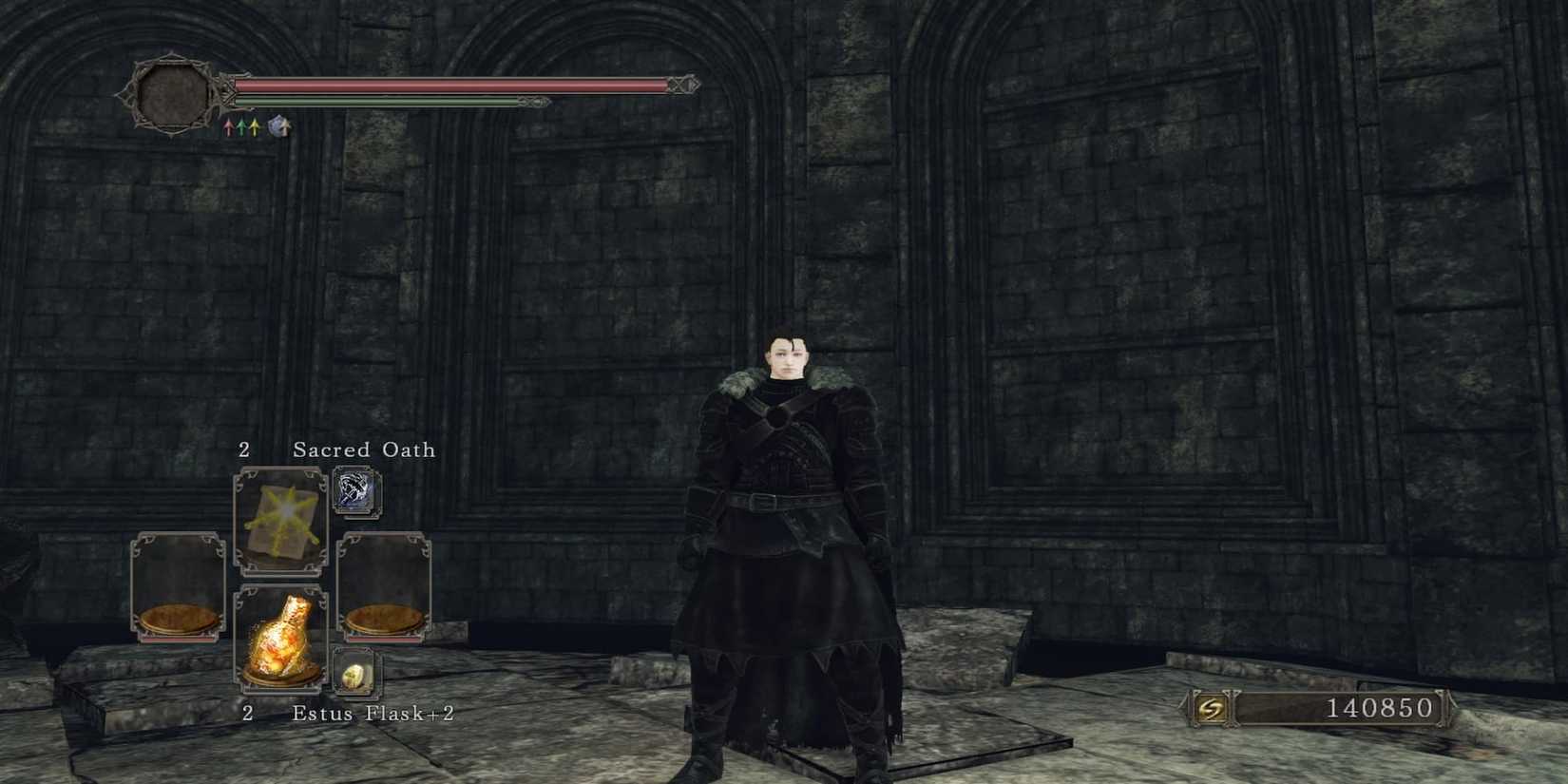Viewport: 1568px width, 784px height.
Task: Click the green stamina-up arrow icon
Action: (x=241, y=125)
